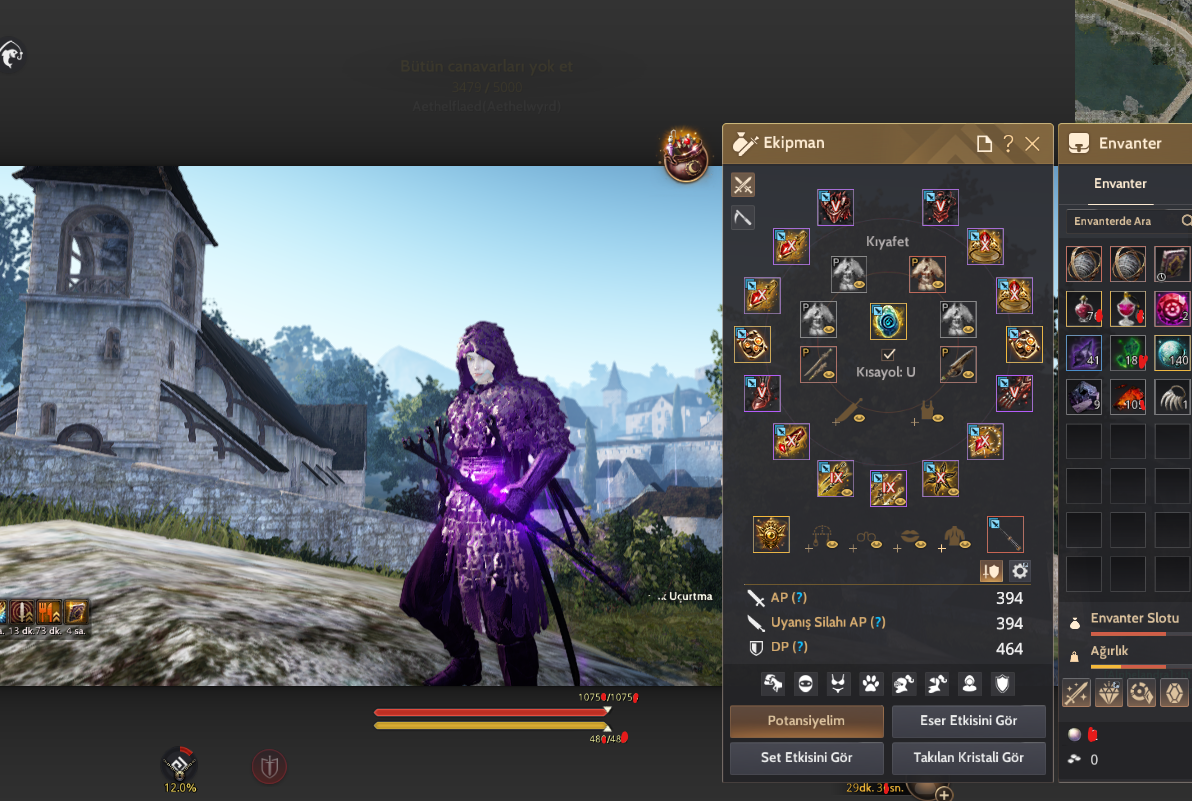
Task: Click the paw print toggle icon
Action: [x=870, y=684]
